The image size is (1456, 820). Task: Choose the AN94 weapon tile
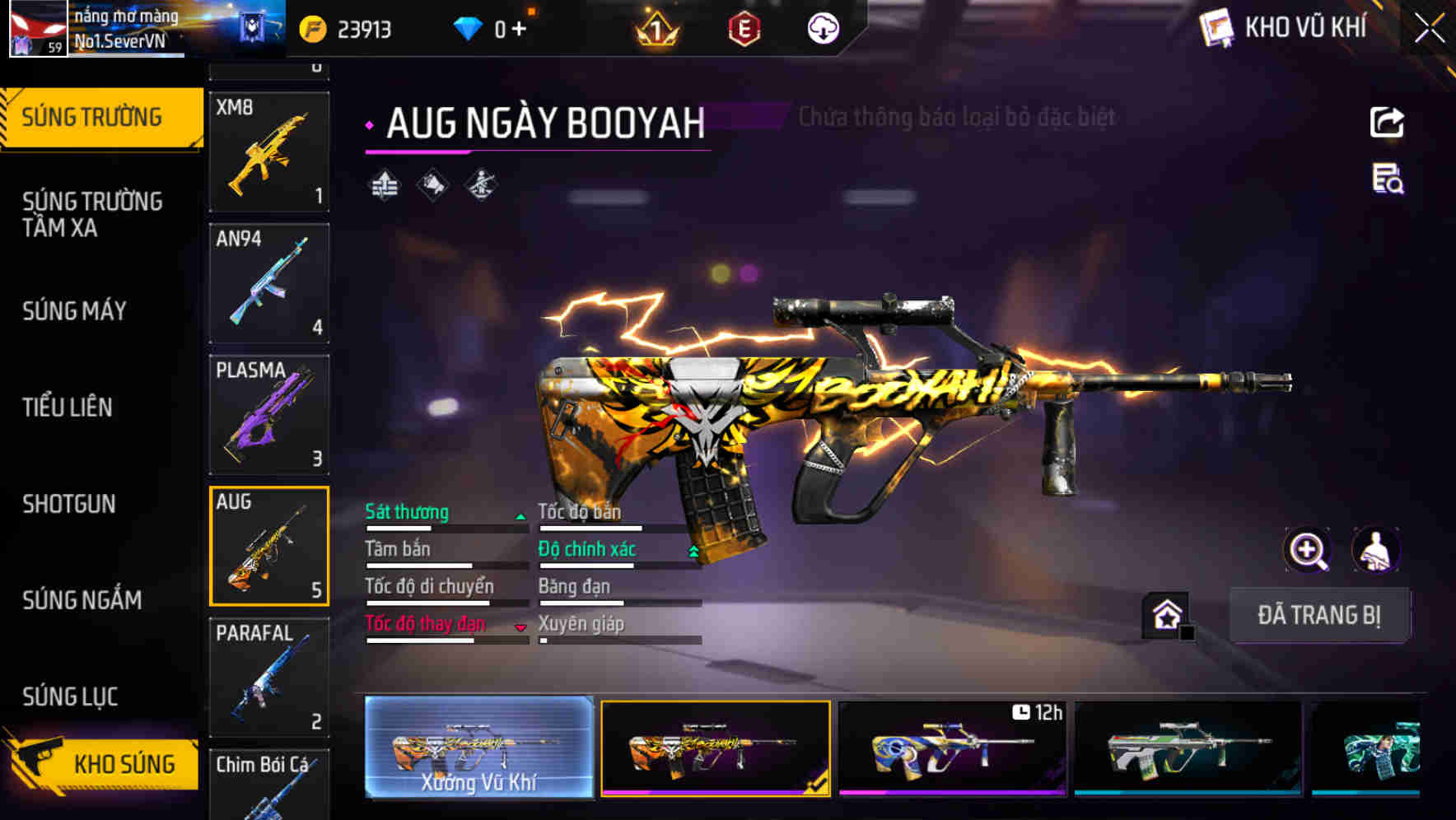point(269,283)
